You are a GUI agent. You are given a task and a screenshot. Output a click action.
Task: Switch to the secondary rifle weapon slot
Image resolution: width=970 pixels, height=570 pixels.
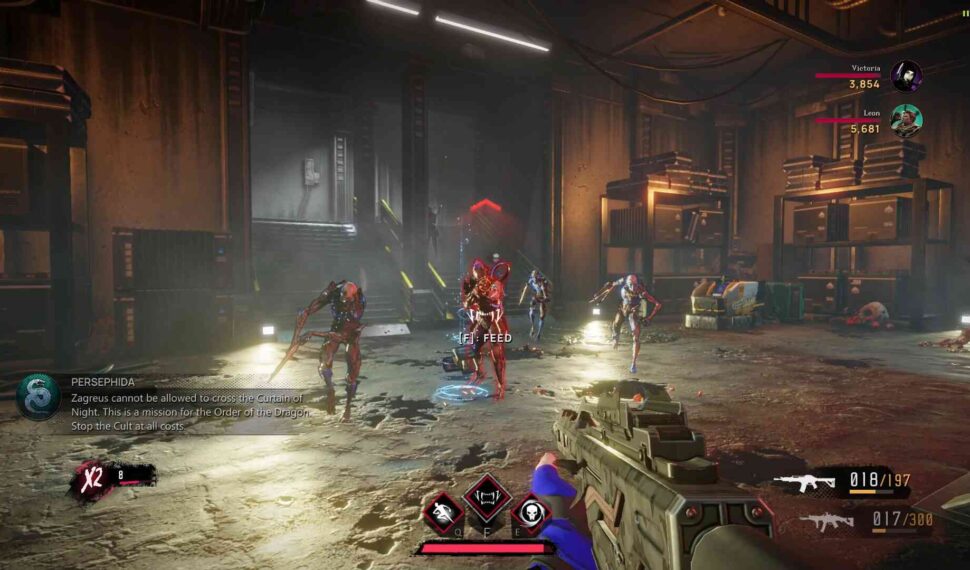pyautogui.click(x=826, y=521)
